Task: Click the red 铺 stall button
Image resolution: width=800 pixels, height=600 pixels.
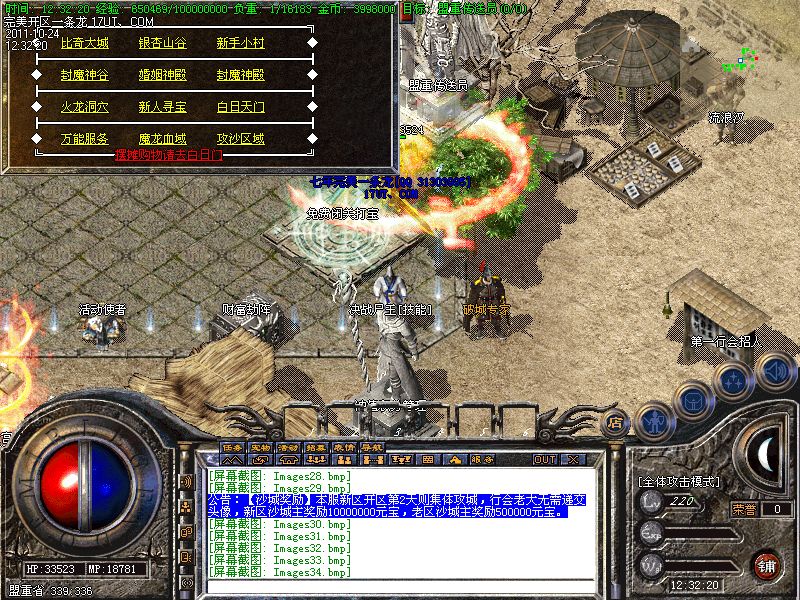Action: (x=766, y=565)
